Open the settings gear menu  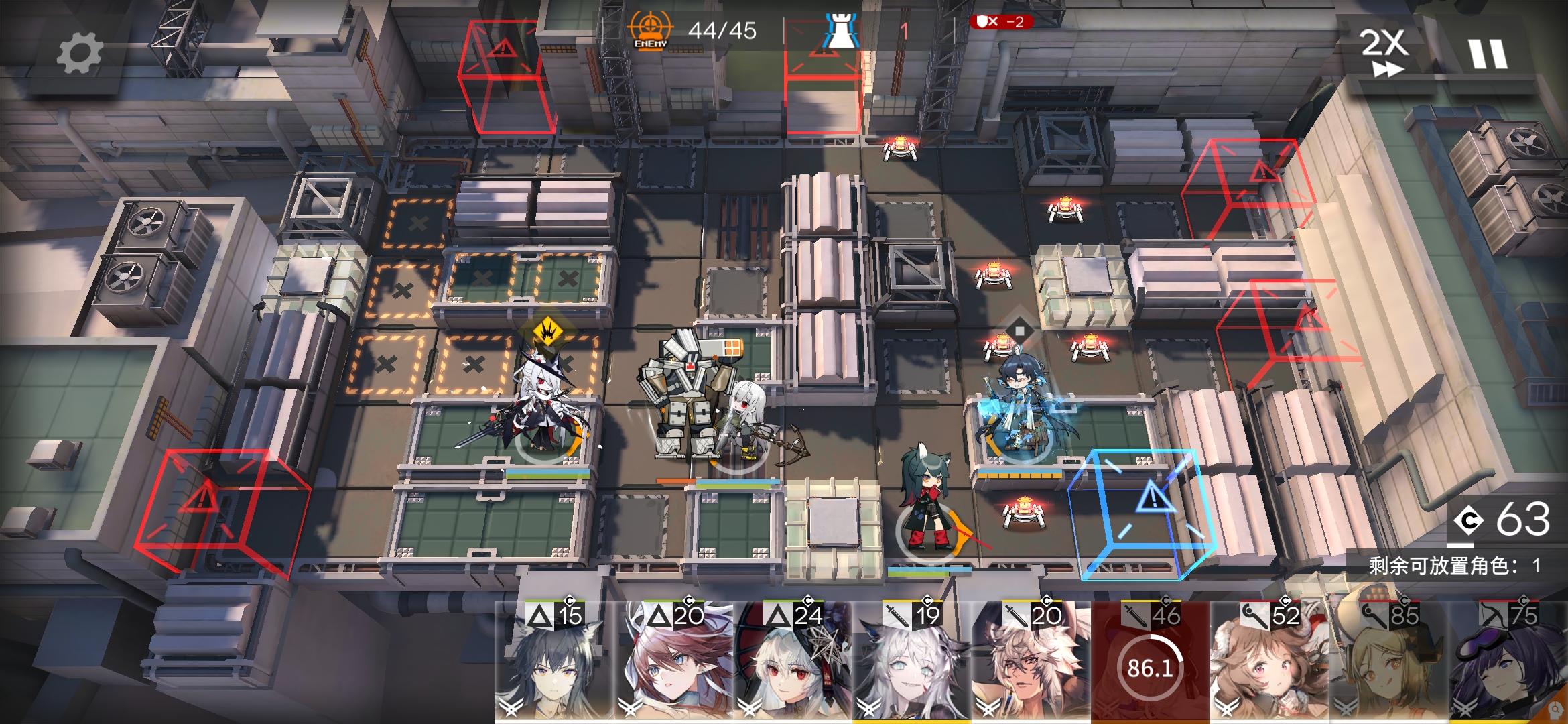(x=79, y=54)
